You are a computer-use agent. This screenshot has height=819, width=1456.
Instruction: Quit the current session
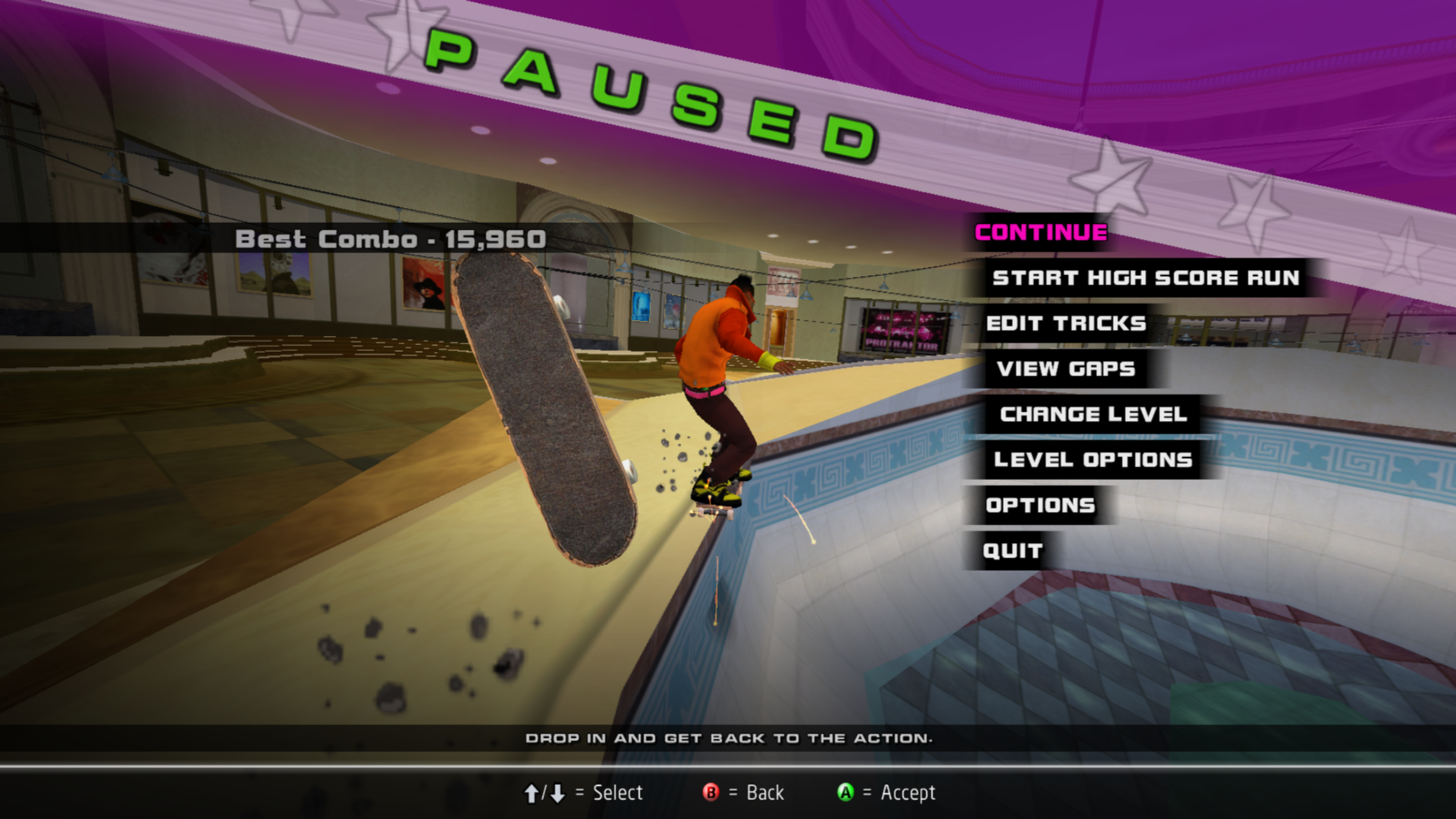[1012, 551]
